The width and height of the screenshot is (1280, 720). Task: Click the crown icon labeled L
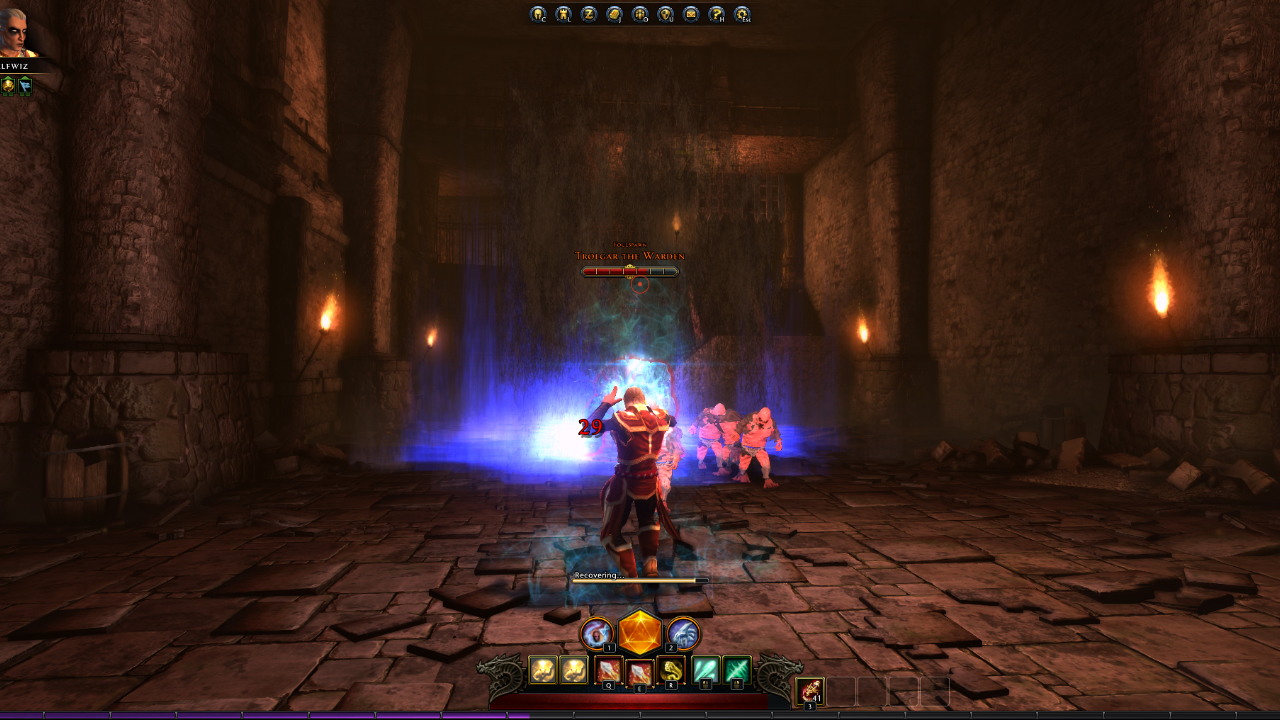565,14
